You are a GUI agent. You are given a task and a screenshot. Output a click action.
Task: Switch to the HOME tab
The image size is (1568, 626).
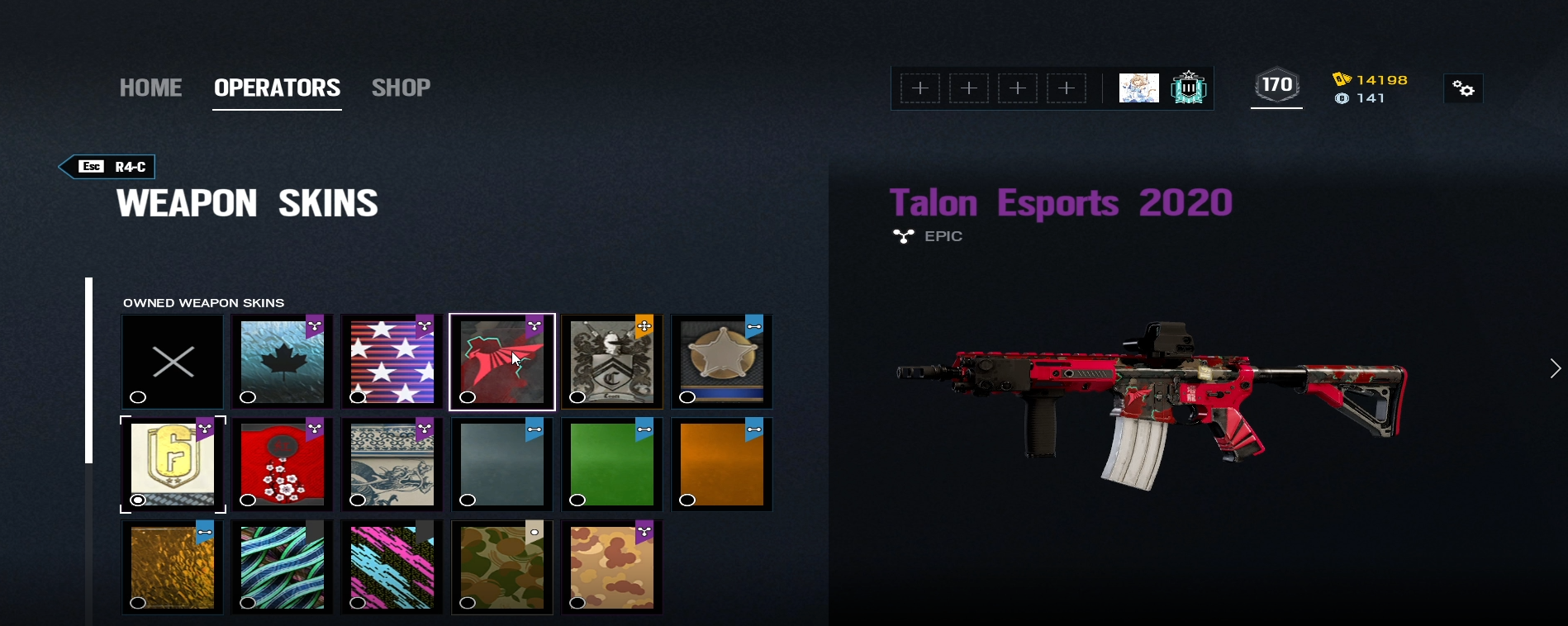pyautogui.click(x=150, y=88)
